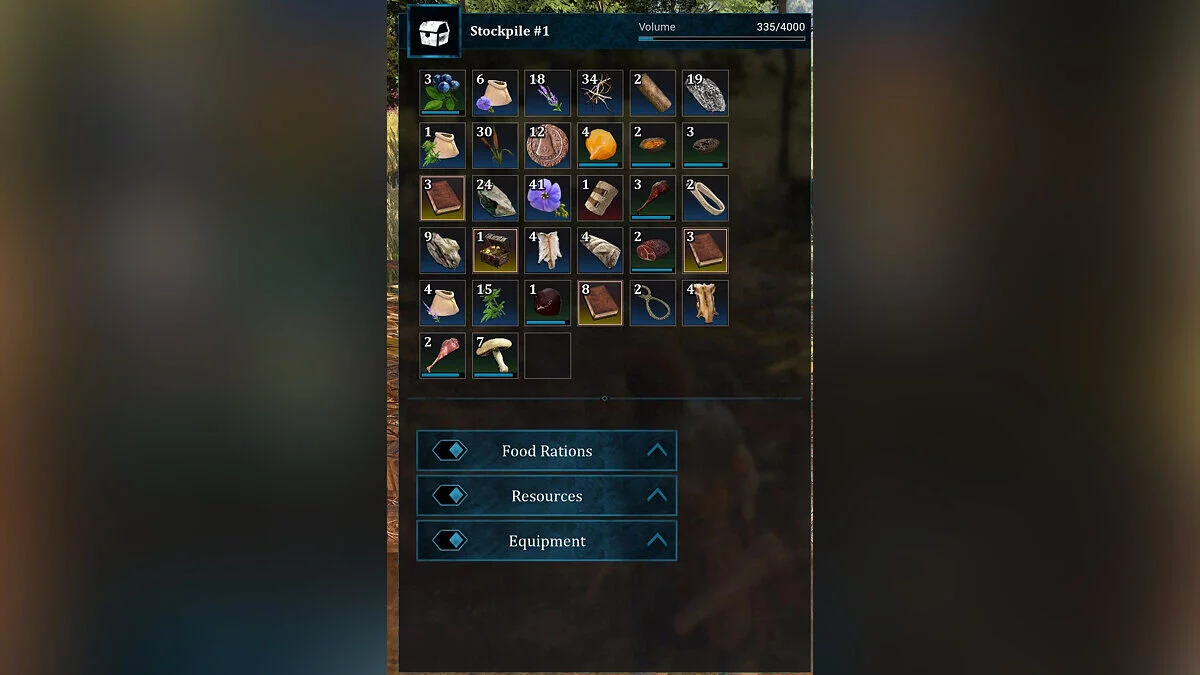Pick the lavender stack of 18

click(547, 93)
